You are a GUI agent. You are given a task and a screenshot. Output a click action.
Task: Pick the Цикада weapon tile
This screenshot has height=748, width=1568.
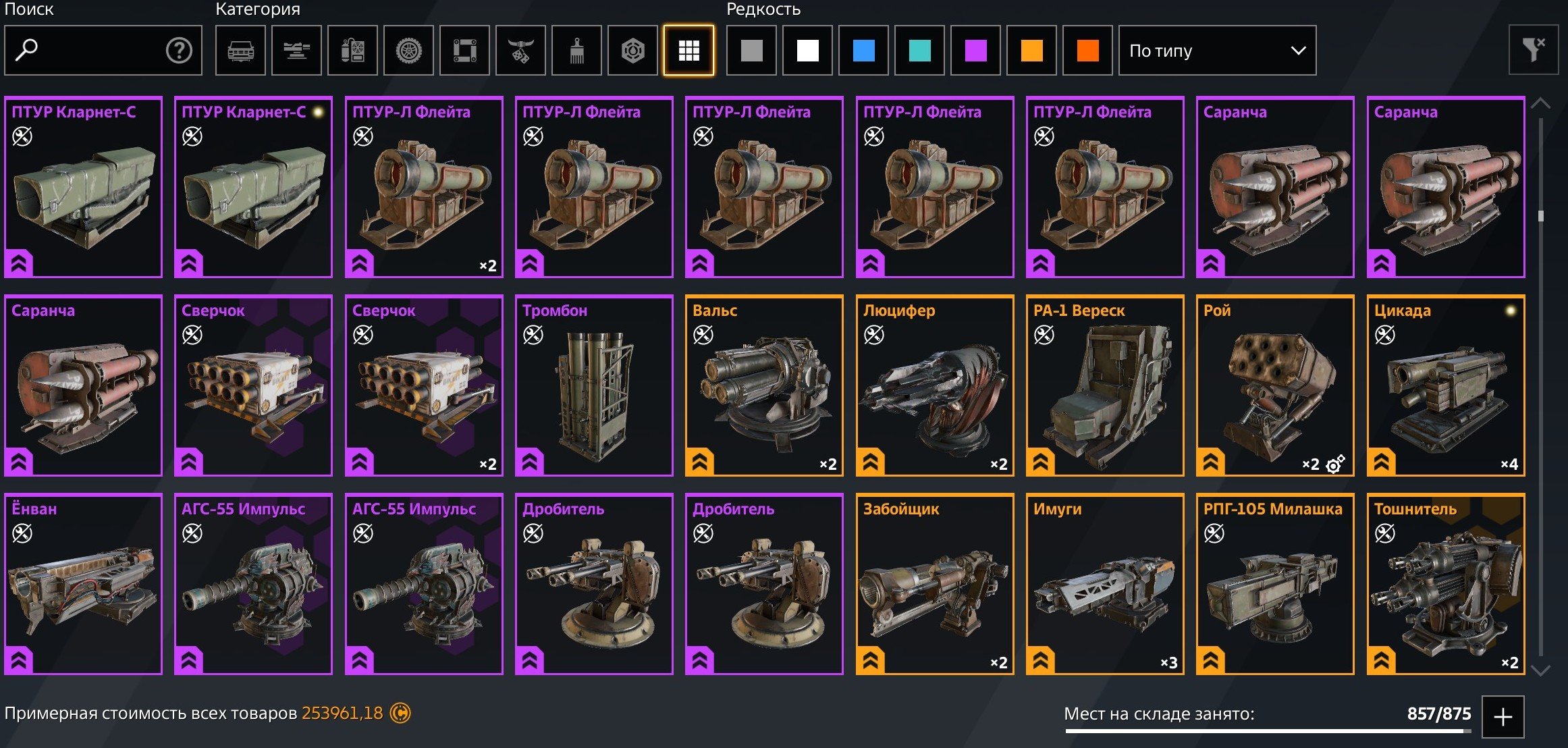tap(1446, 385)
